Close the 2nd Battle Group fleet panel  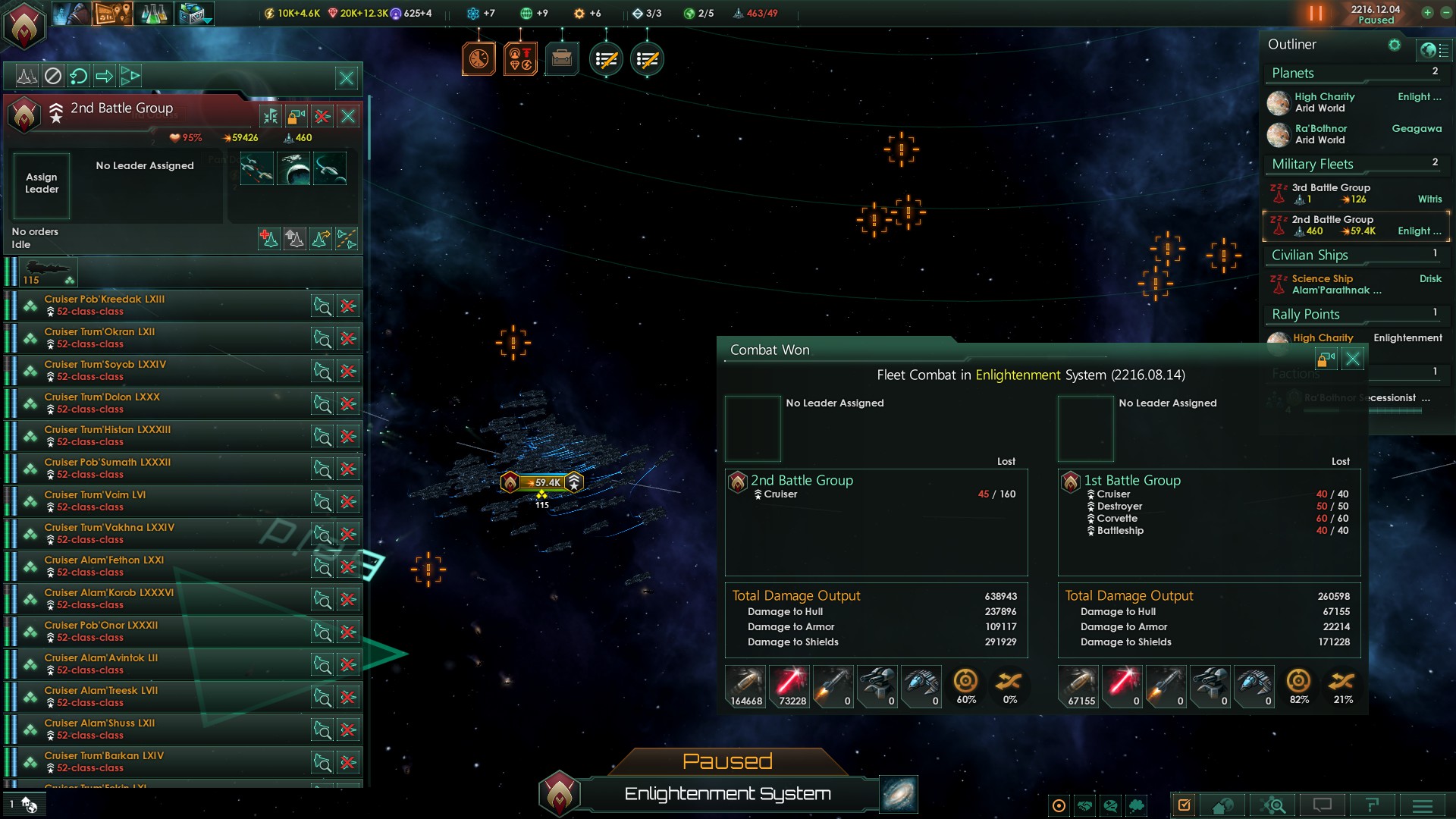[x=348, y=116]
